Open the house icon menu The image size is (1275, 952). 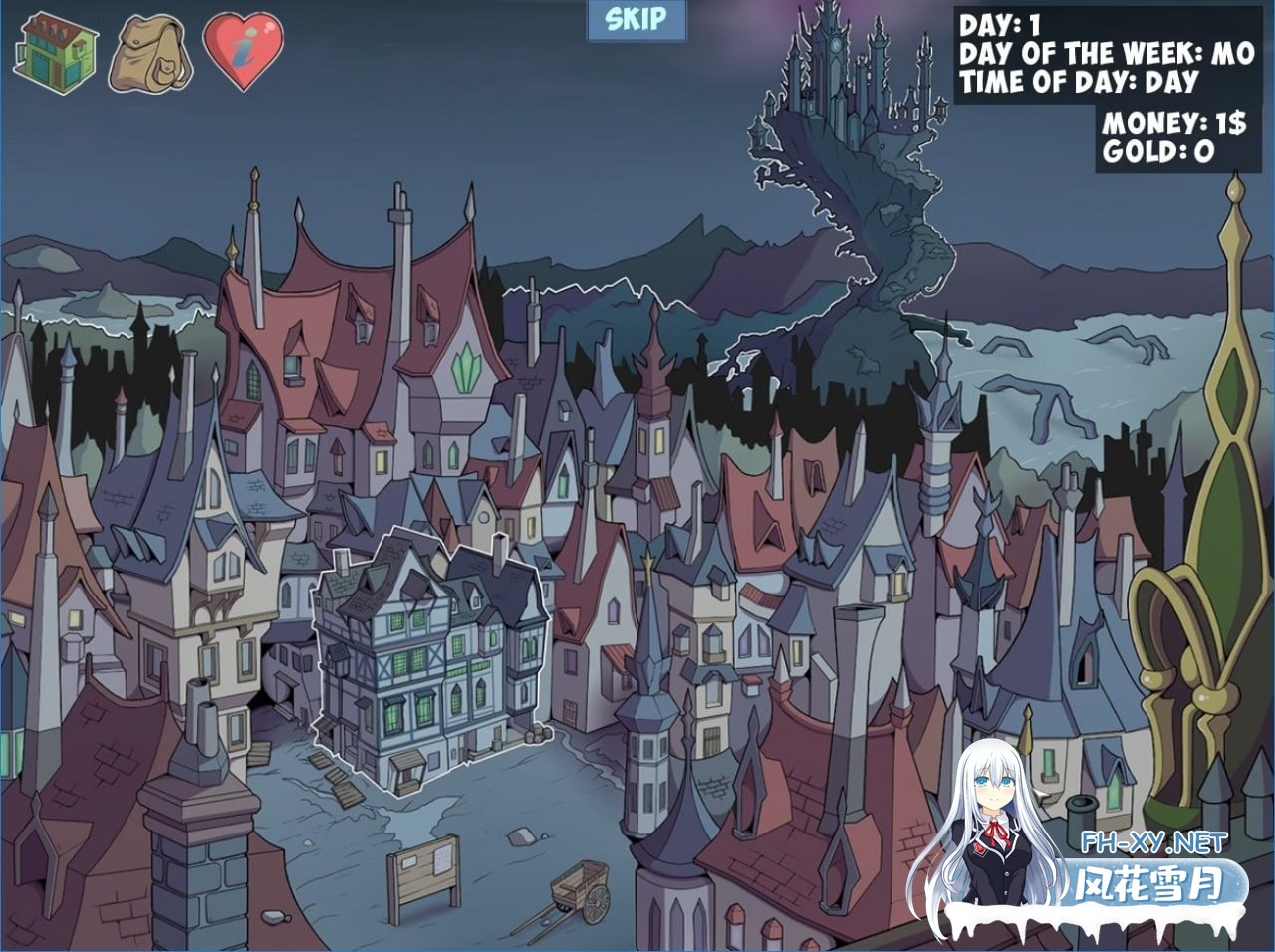click(x=55, y=50)
